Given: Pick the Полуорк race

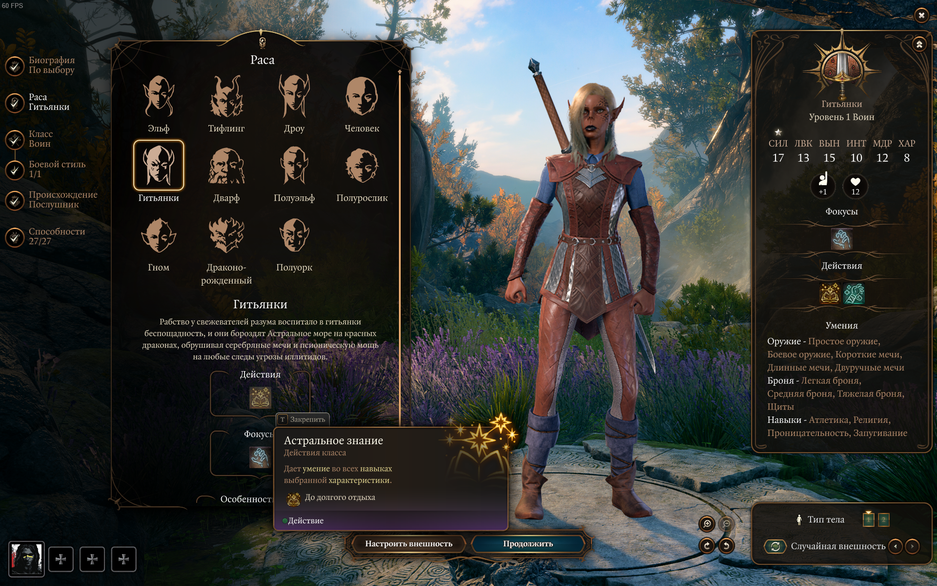Looking at the screenshot, I should 293,236.
